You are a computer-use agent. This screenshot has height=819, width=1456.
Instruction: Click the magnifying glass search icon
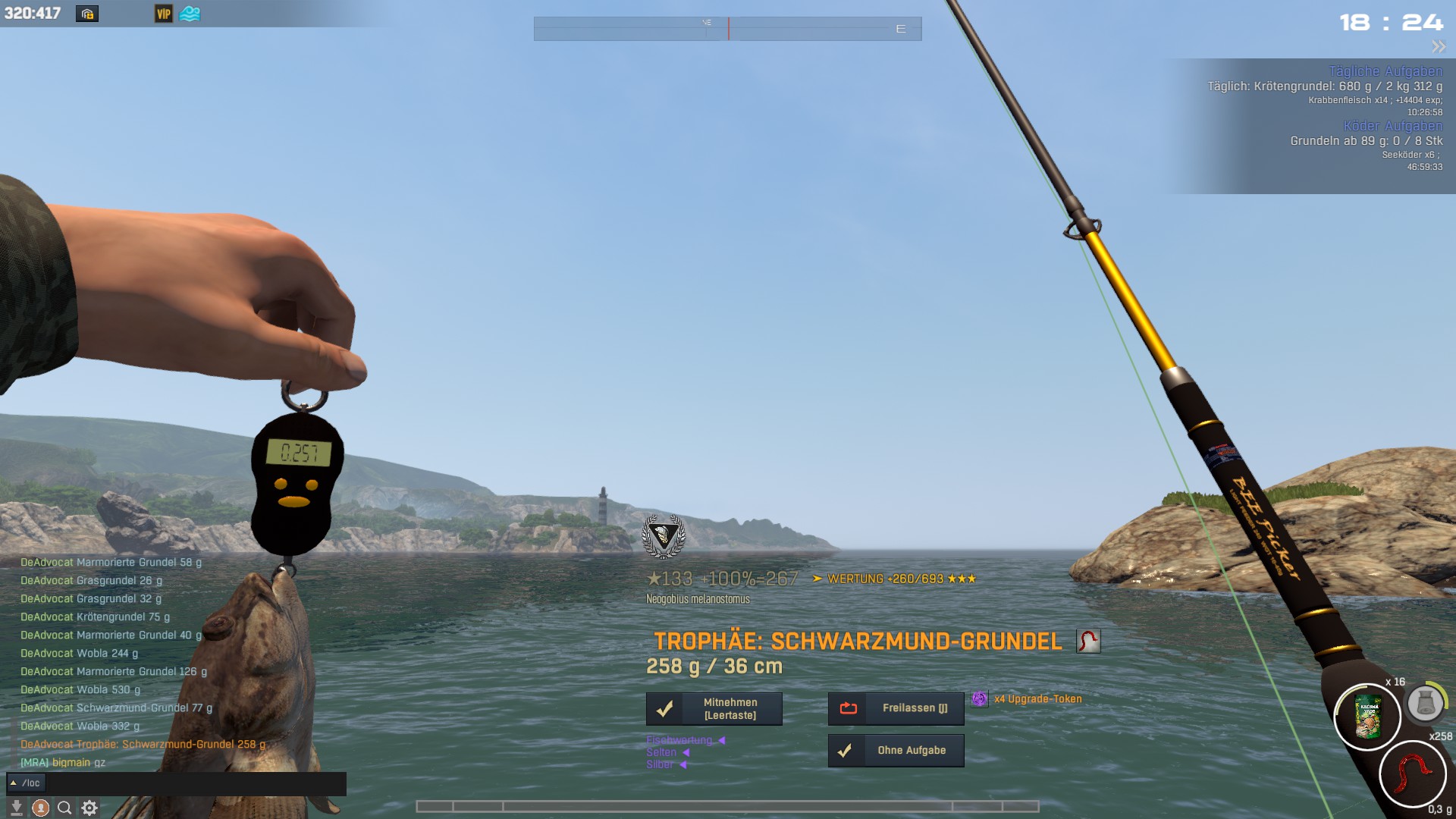pos(64,808)
